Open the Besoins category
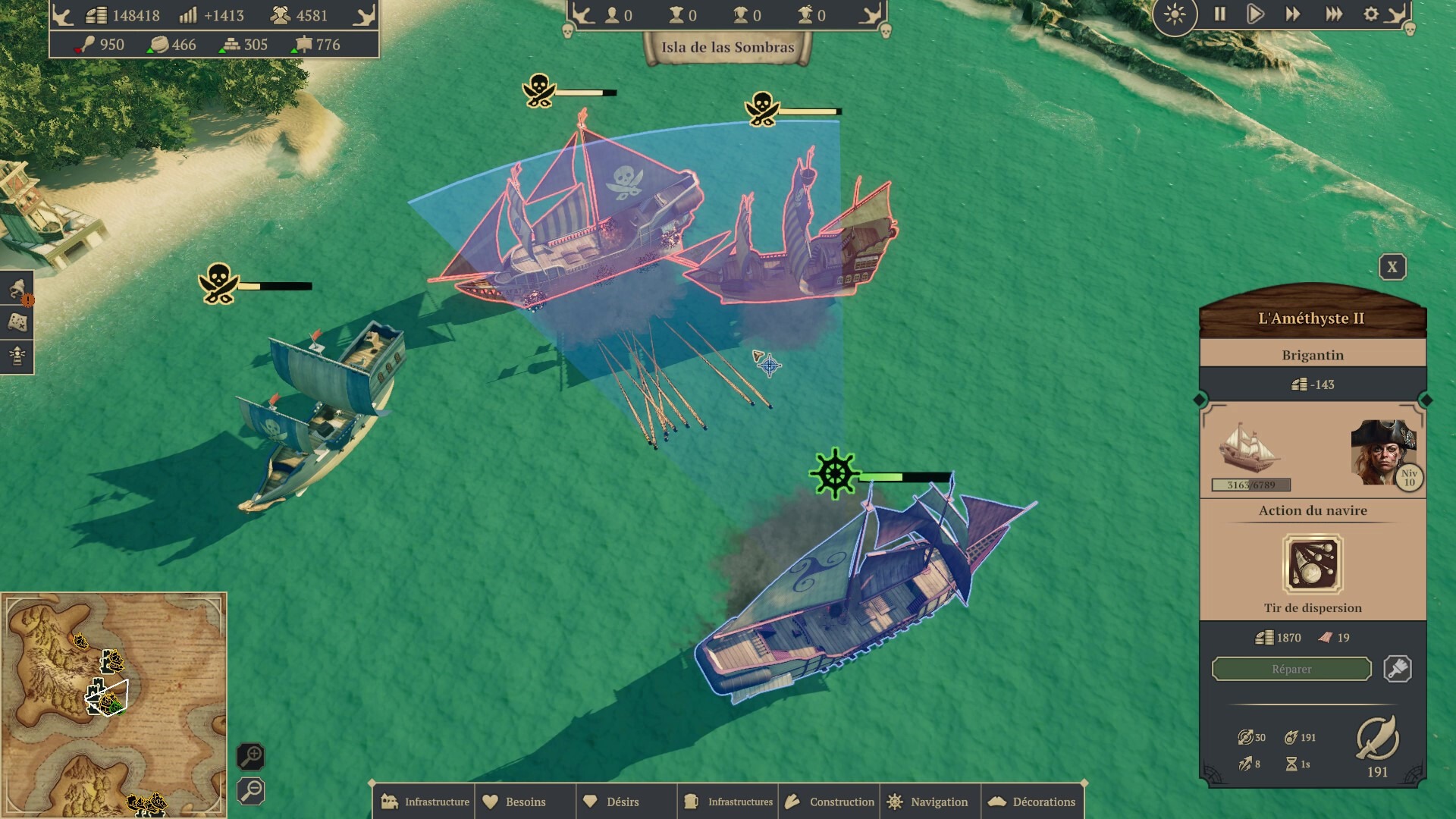 click(525, 802)
